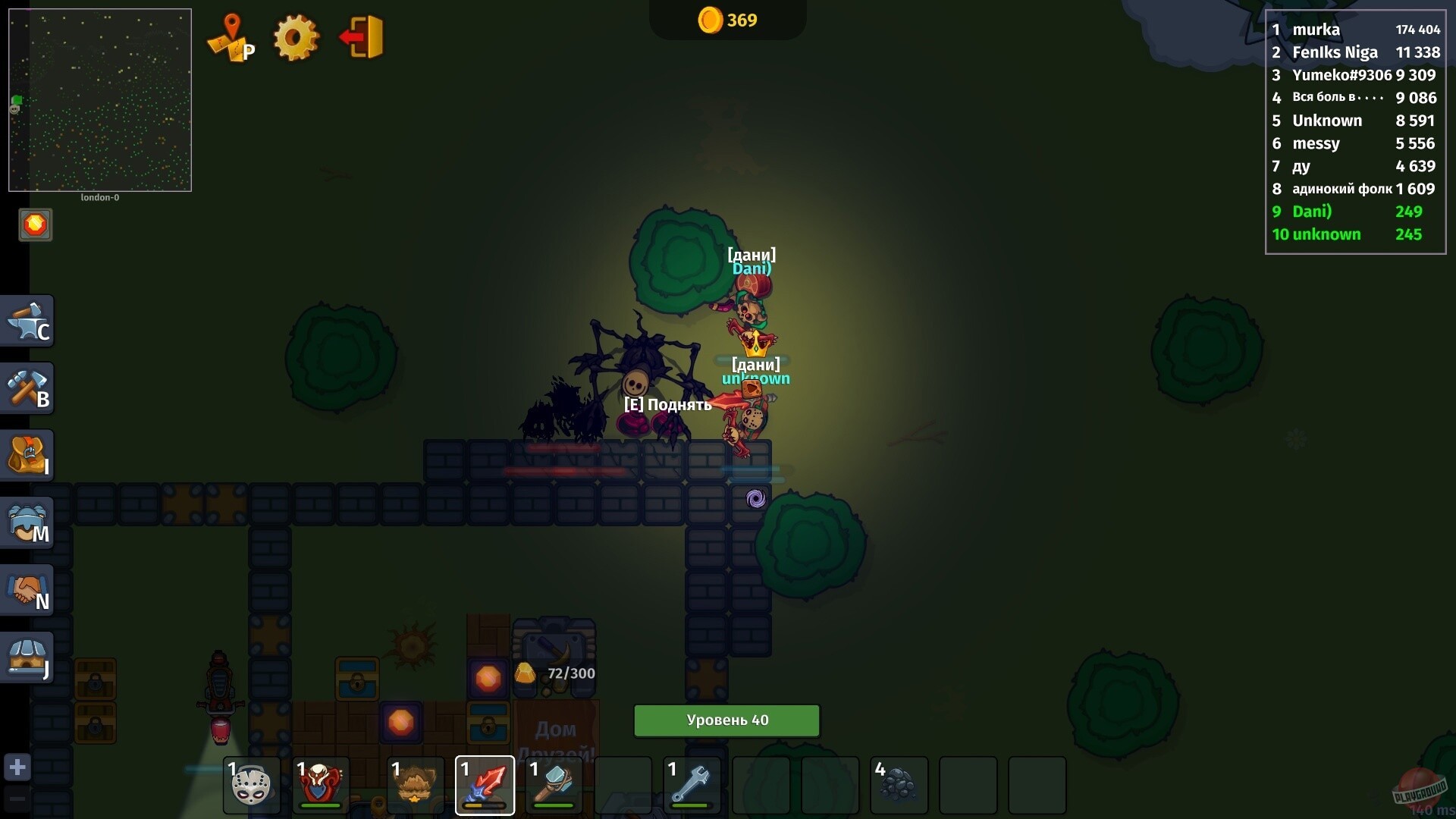1456x819 pixels.
Task: Click the london-0 minimap
Action: pyautogui.click(x=99, y=99)
